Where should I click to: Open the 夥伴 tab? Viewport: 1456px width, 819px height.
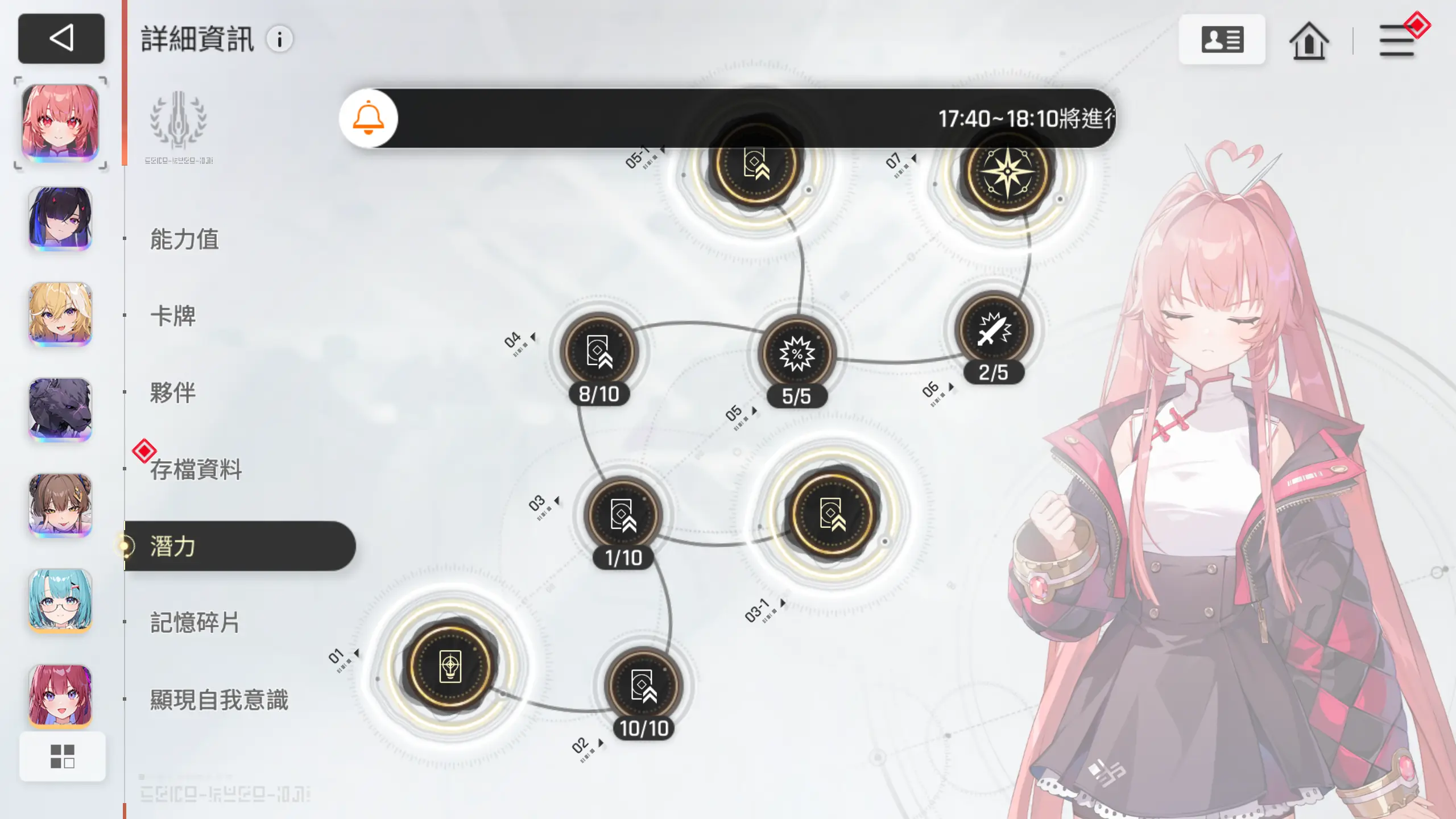coord(173,393)
